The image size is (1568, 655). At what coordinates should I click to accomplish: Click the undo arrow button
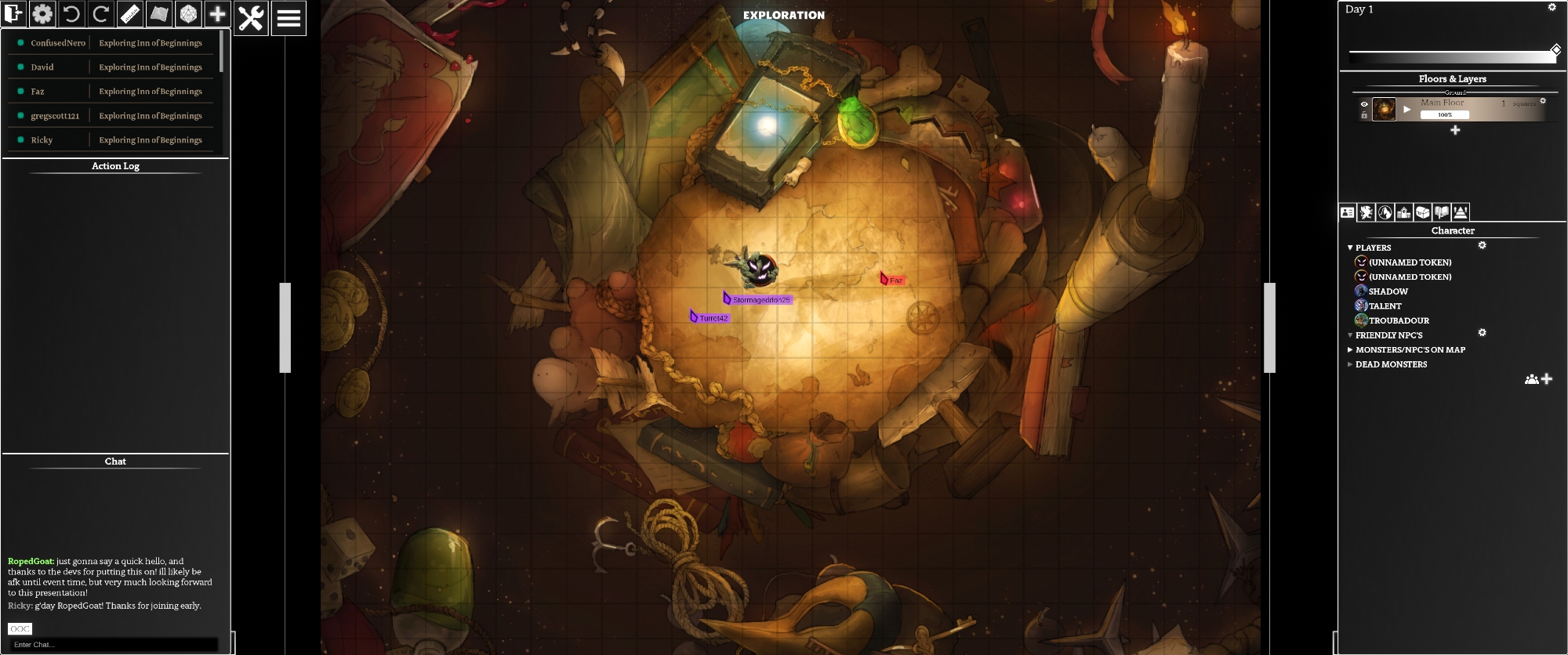[71, 14]
